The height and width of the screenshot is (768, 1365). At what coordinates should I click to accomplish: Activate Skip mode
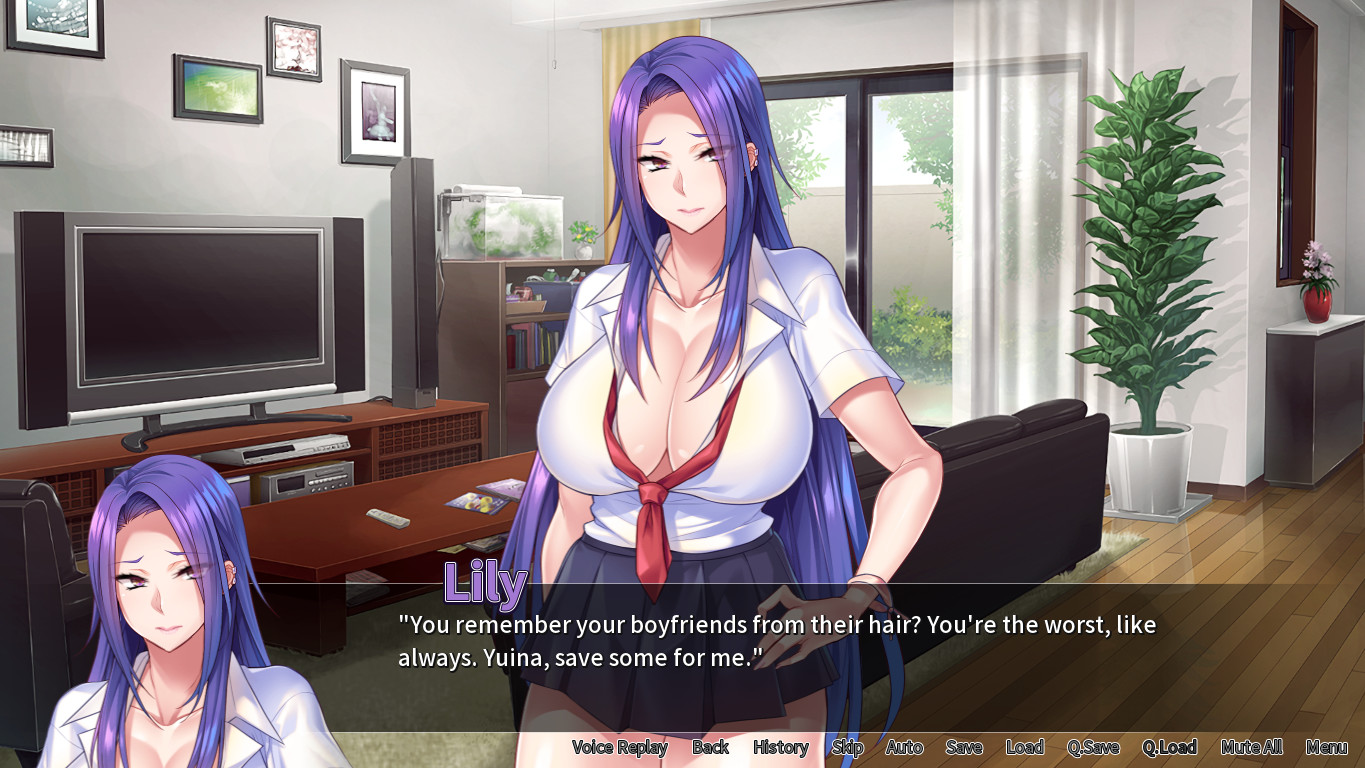point(847,747)
